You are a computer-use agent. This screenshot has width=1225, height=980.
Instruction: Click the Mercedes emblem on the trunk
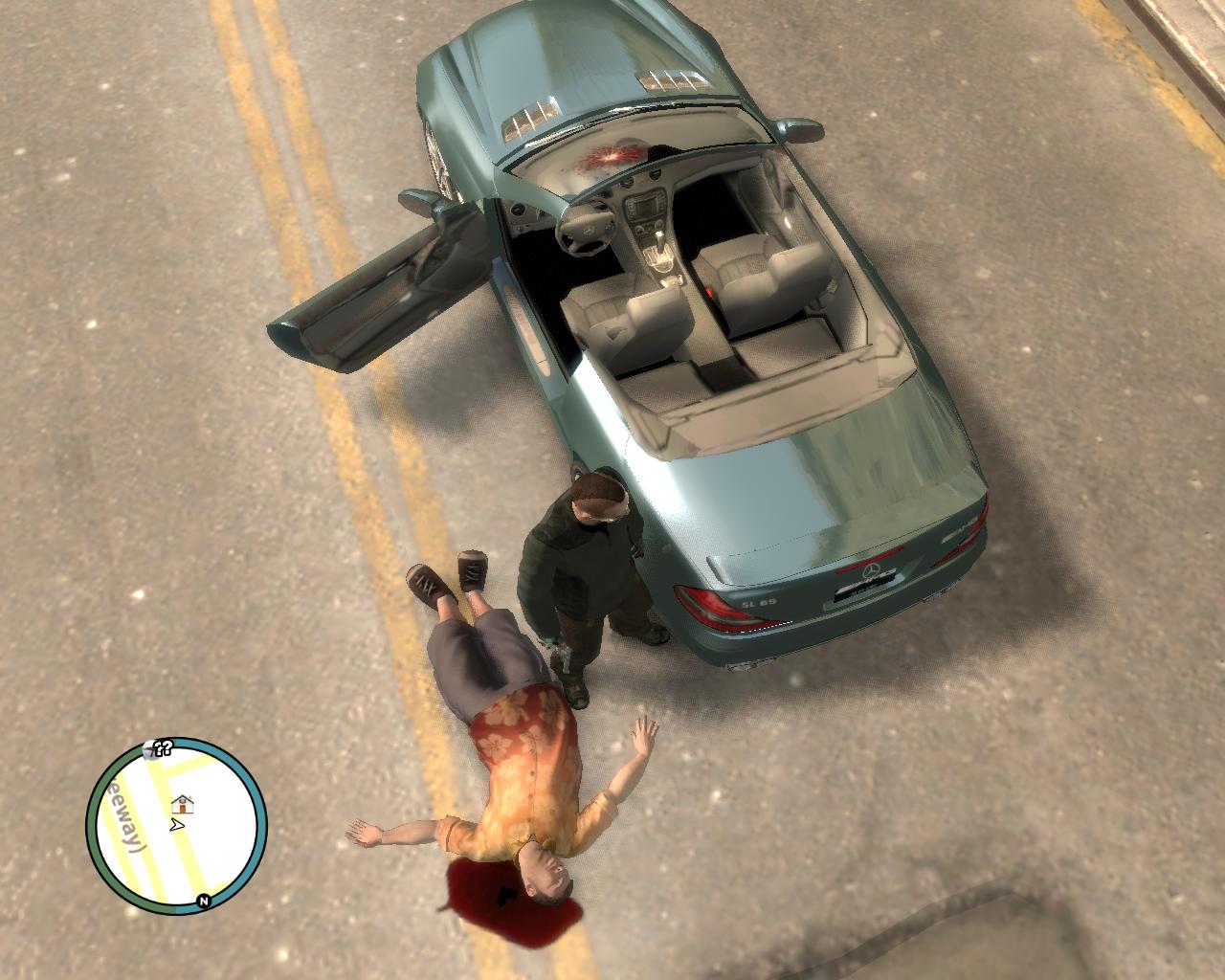click(x=871, y=569)
